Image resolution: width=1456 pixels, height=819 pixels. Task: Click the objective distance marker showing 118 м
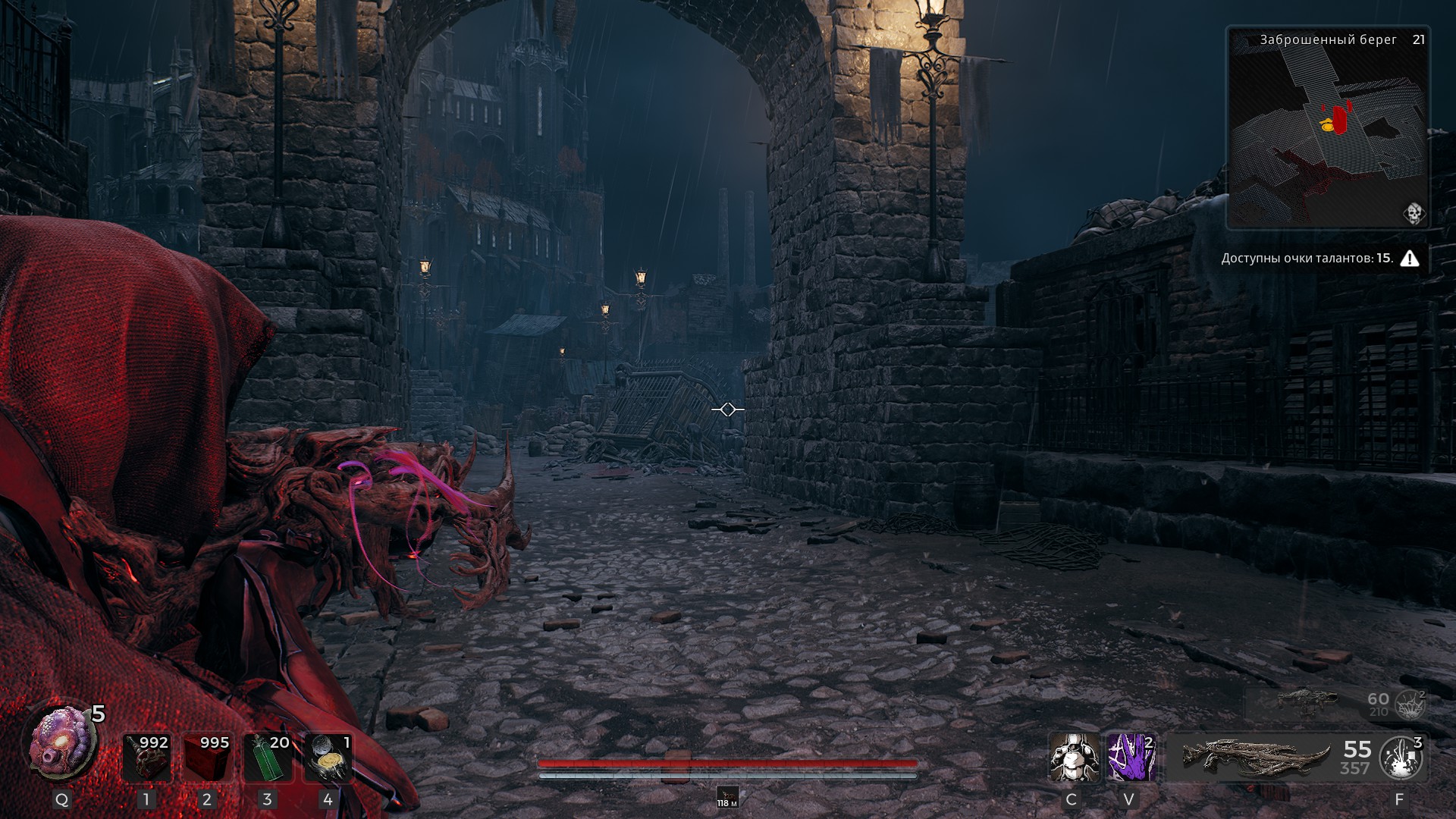[727, 797]
